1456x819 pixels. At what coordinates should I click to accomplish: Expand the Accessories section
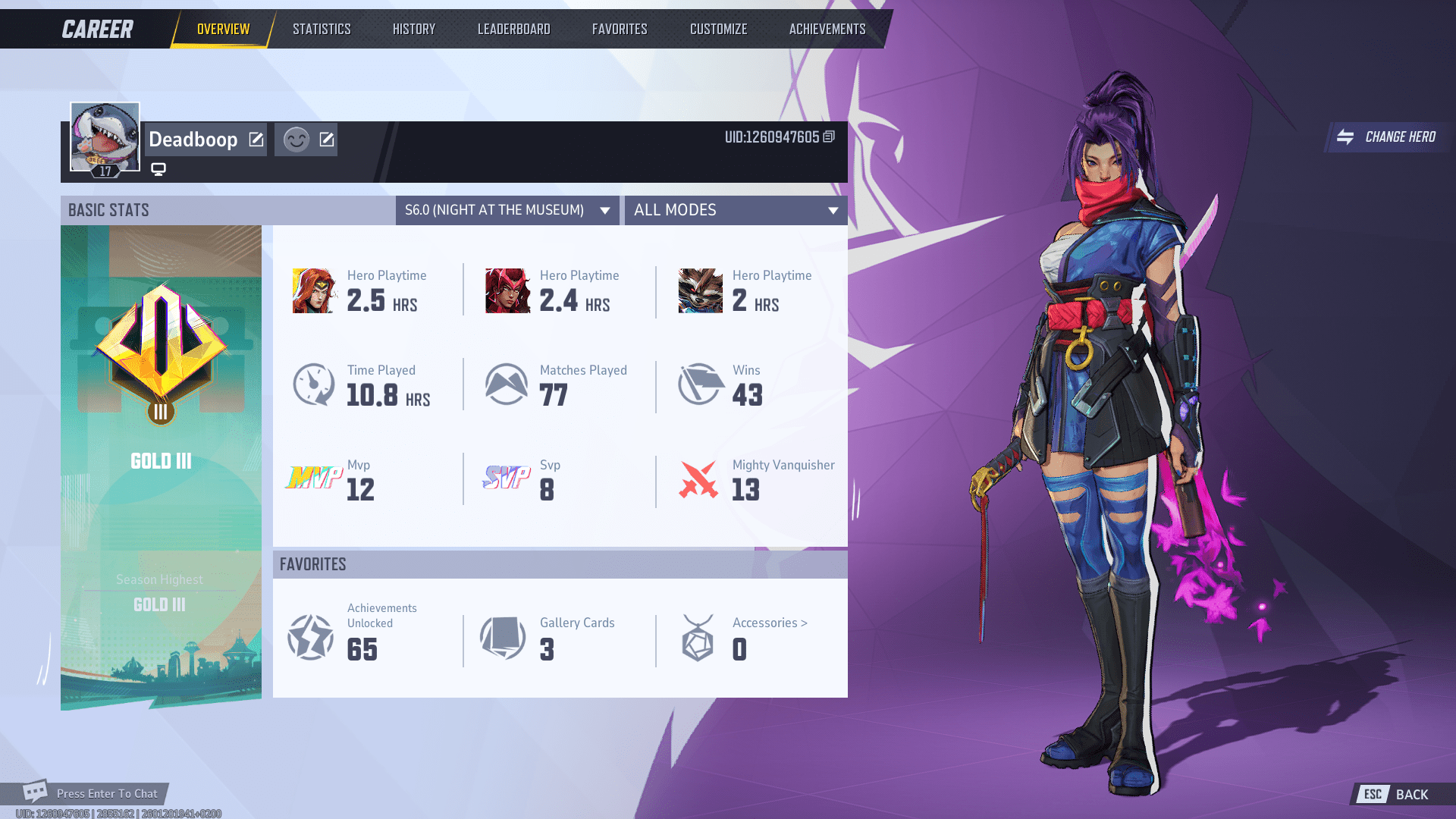[768, 623]
